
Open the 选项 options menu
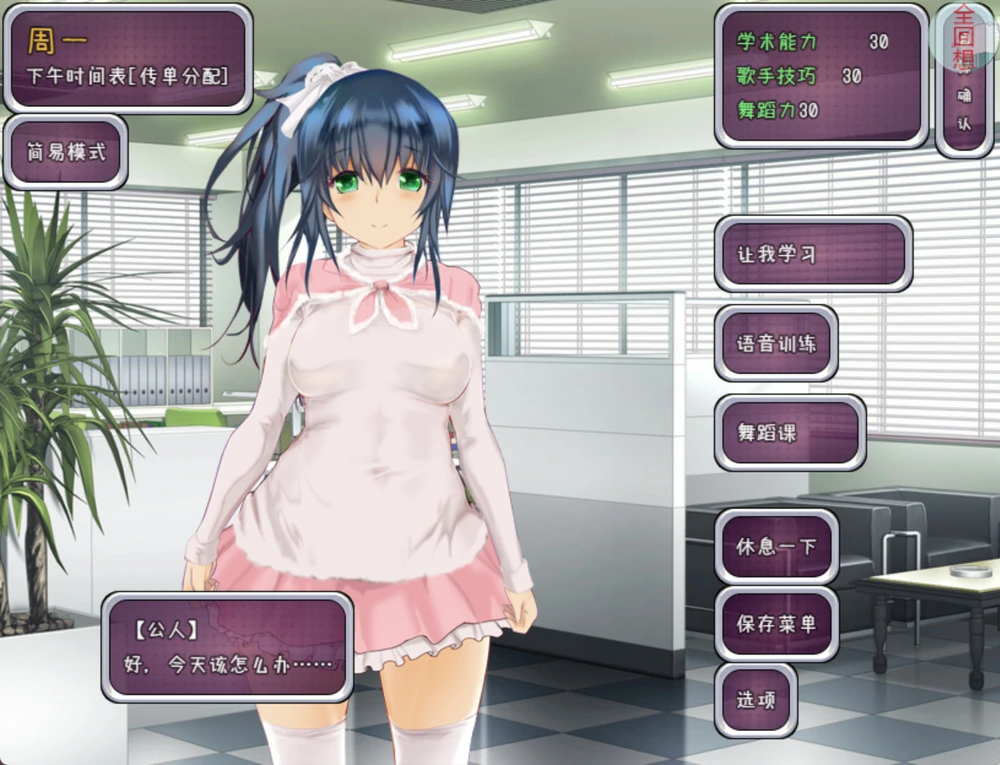[x=756, y=700]
